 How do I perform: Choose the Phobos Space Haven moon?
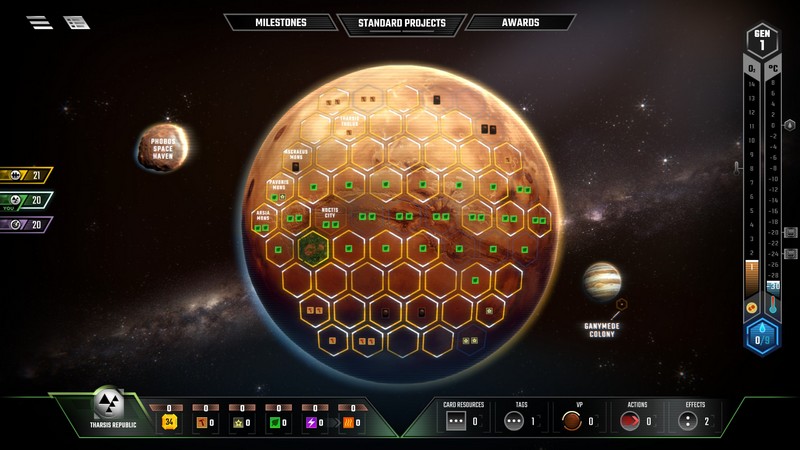(162, 146)
